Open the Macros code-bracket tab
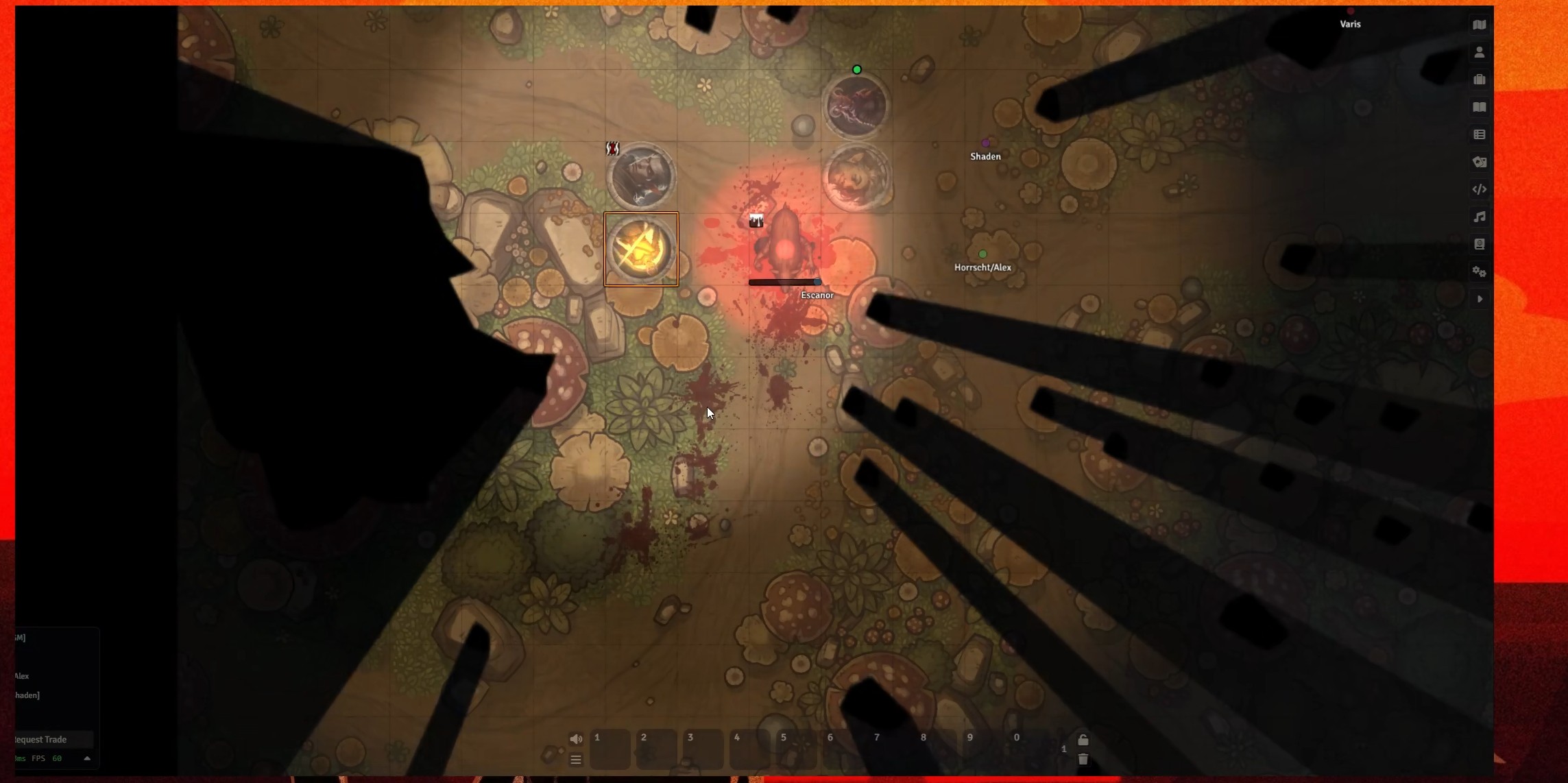 coord(1479,189)
